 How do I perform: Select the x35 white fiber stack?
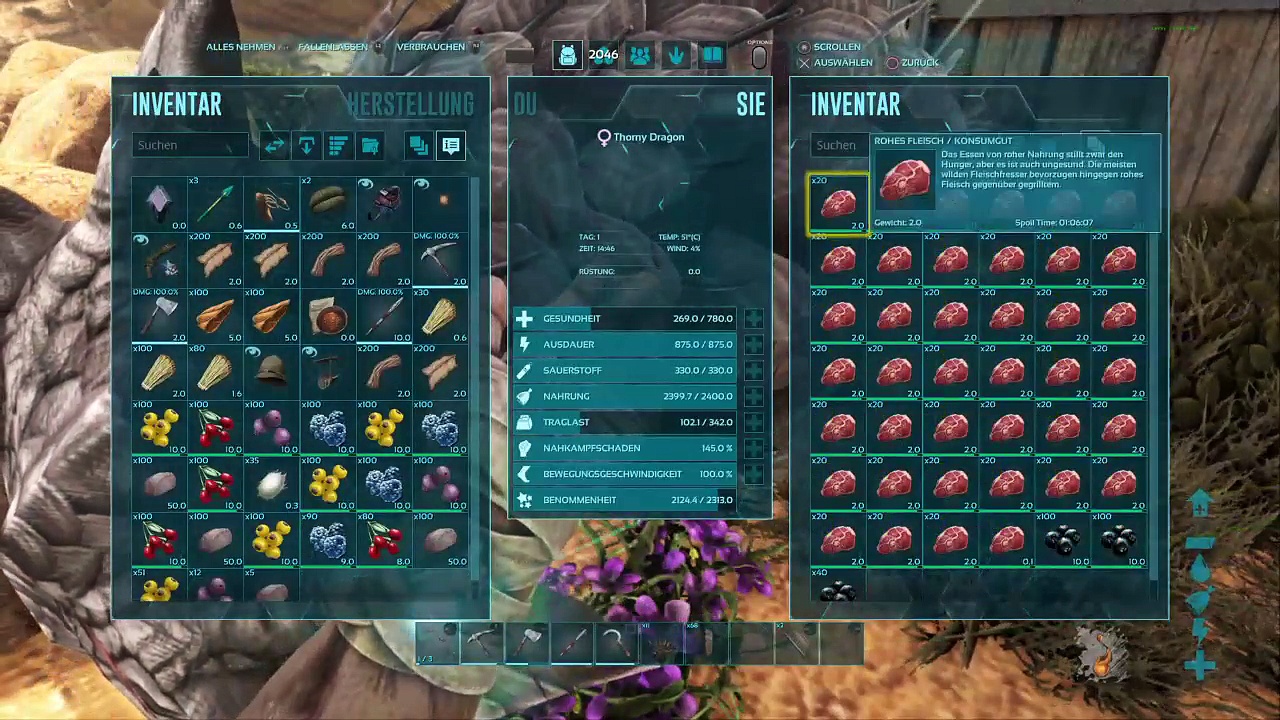click(x=272, y=484)
